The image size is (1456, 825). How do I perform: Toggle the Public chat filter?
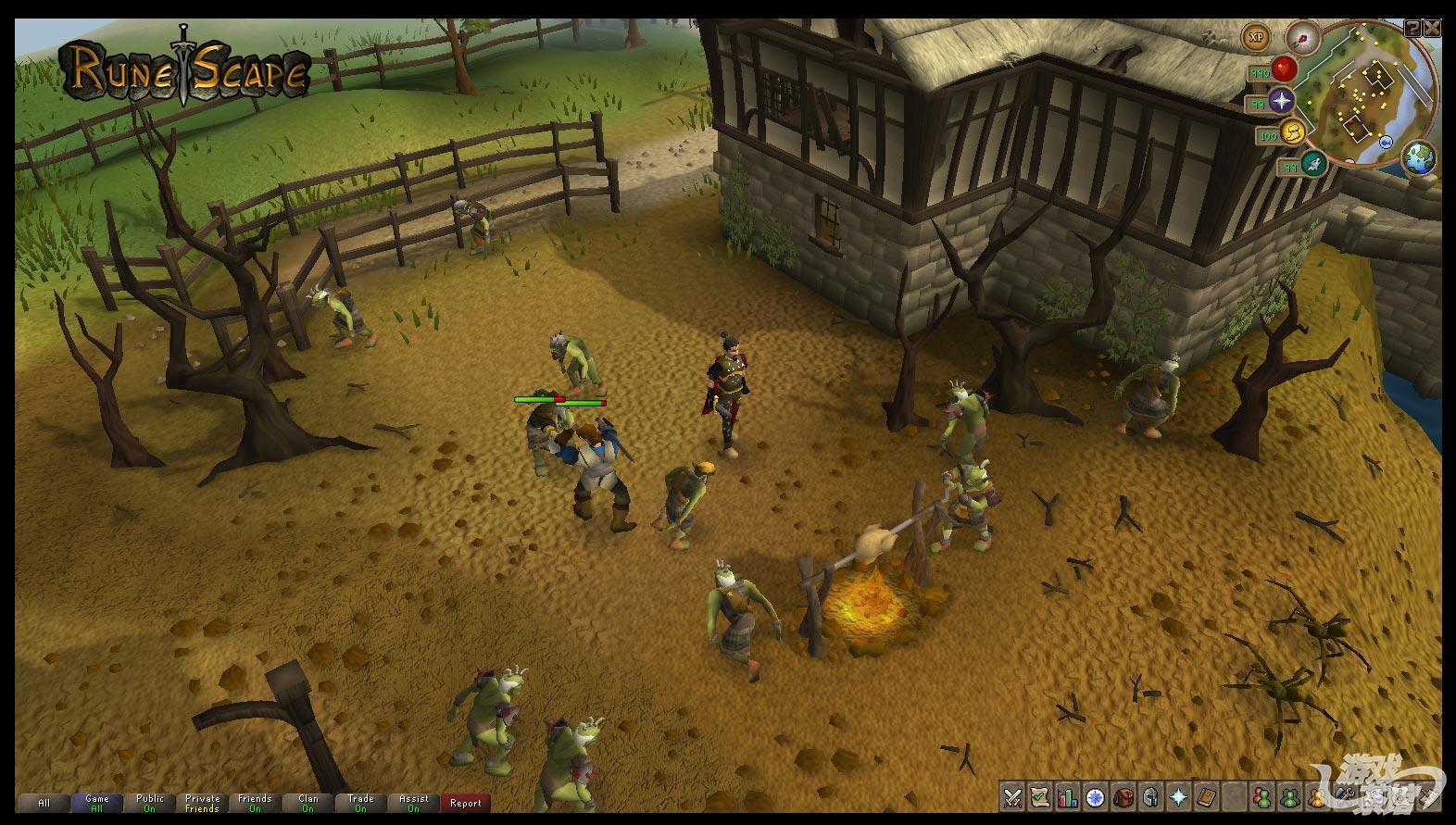pyautogui.click(x=149, y=803)
